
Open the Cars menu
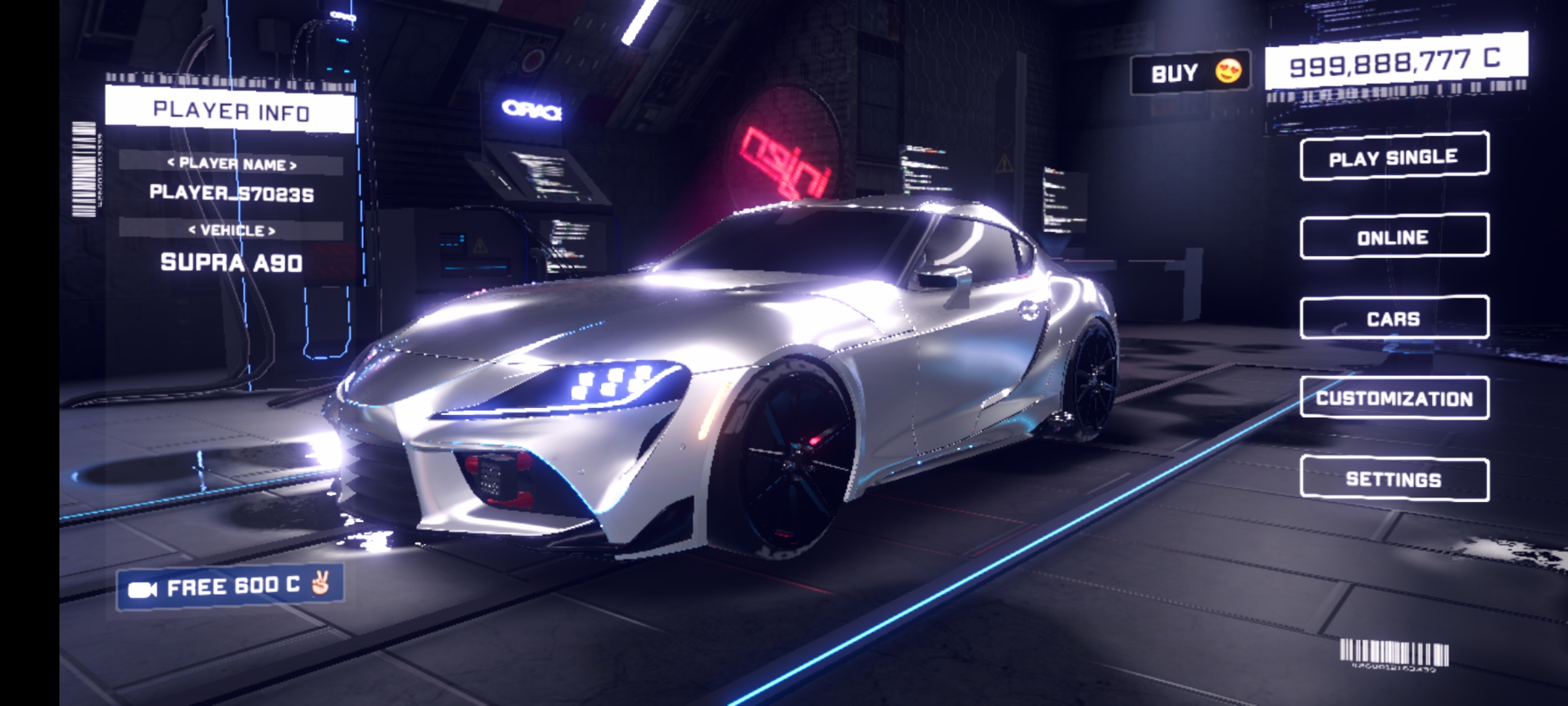tap(1394, 318)
